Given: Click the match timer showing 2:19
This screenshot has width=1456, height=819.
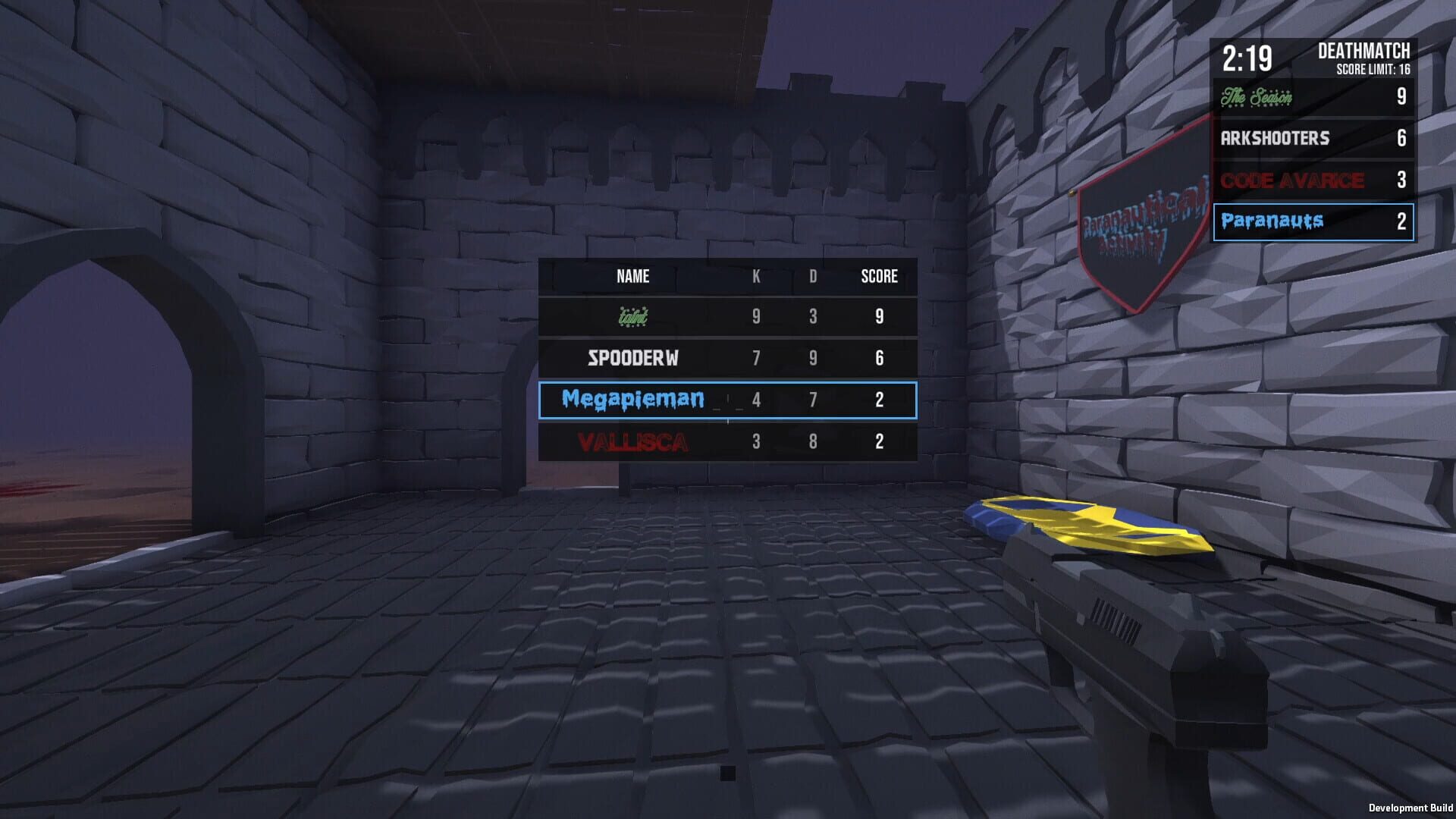Looking at the screenshot, I should click(x=1247, y=55).
